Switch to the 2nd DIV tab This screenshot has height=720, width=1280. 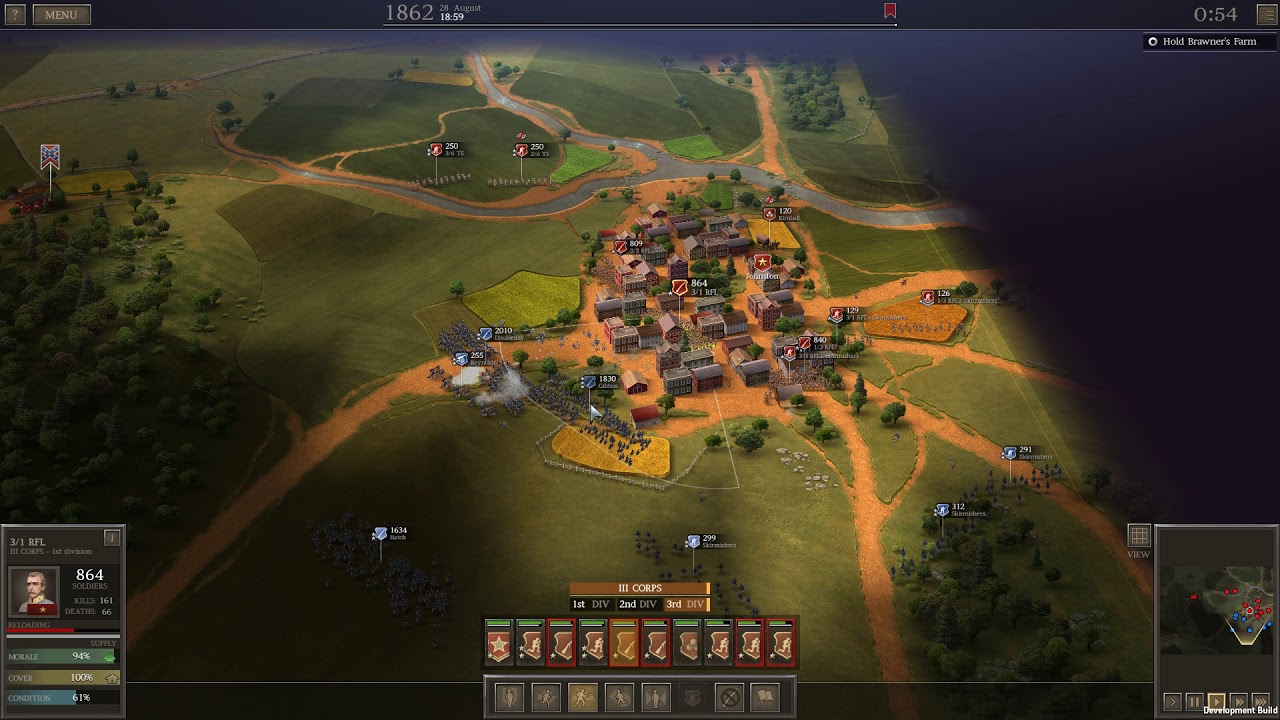tap(637, 604)
